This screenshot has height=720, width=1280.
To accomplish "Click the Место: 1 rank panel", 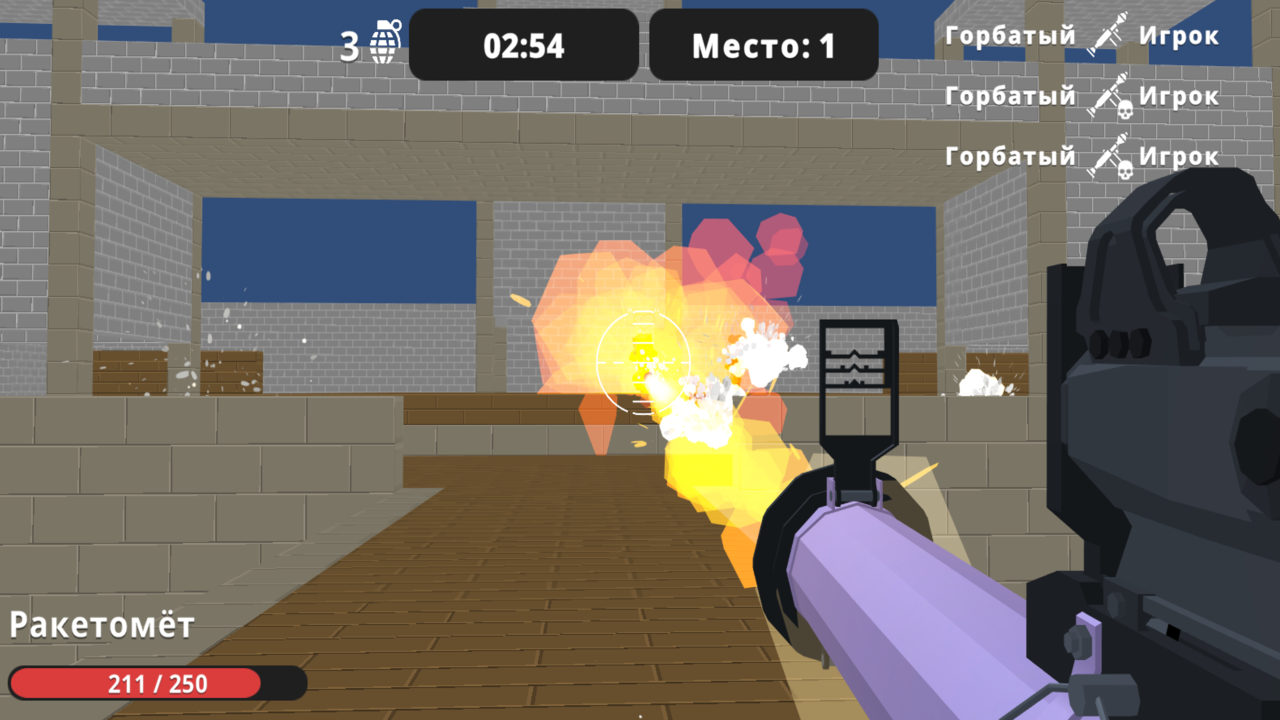I will pos(764,44).
